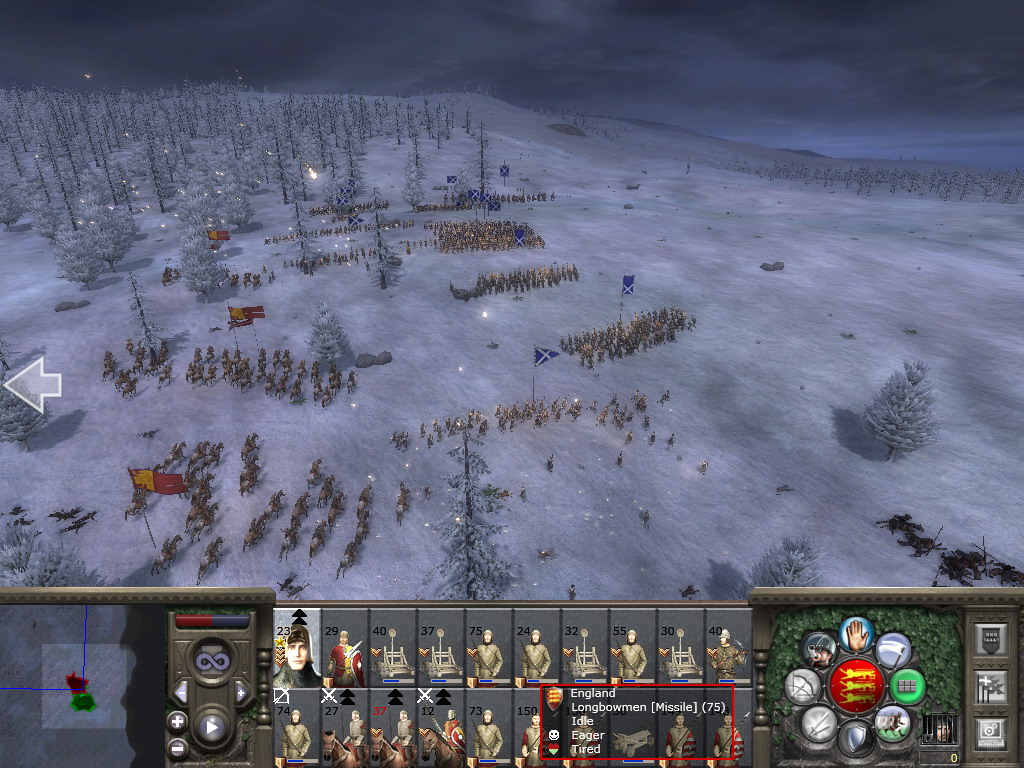Viewport: 1024px width, 768px height.
Task: Click the play button on speed panel
Action: click(210, 728)
